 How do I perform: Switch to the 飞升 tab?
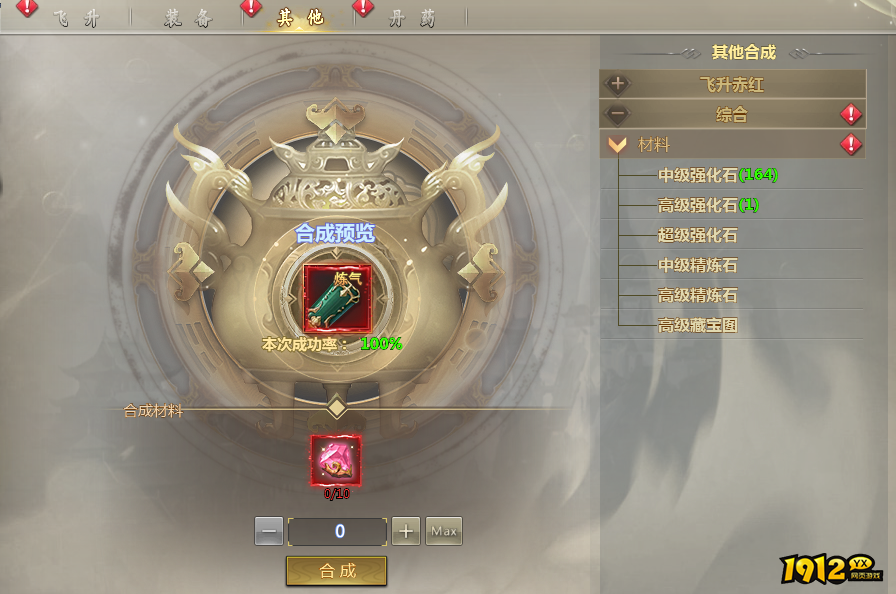(75, 19)
